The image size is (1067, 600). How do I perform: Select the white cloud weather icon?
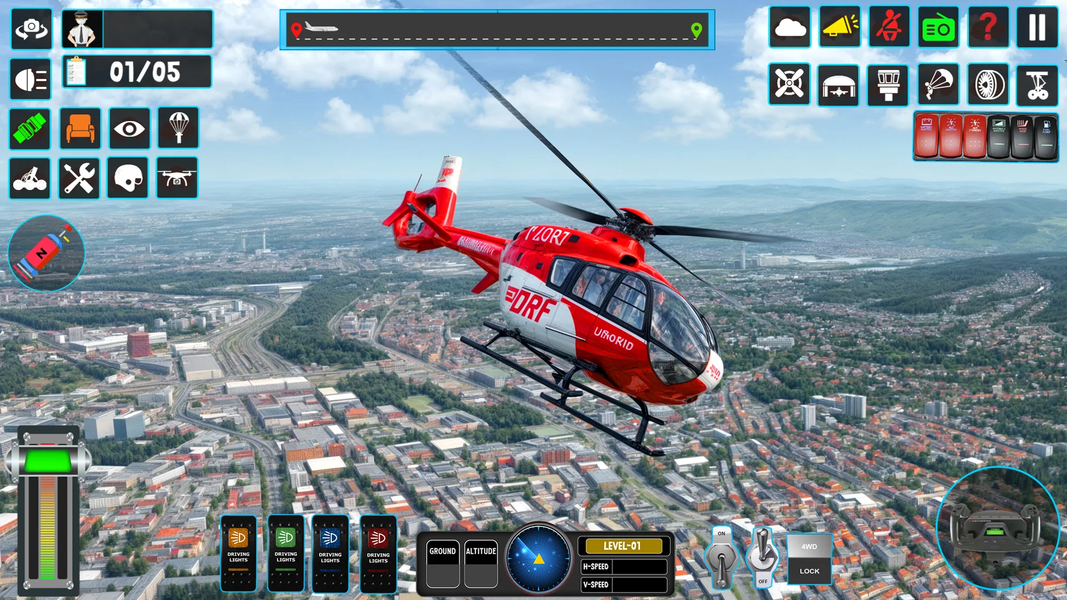pyautogui.click(x=790, y=27)
